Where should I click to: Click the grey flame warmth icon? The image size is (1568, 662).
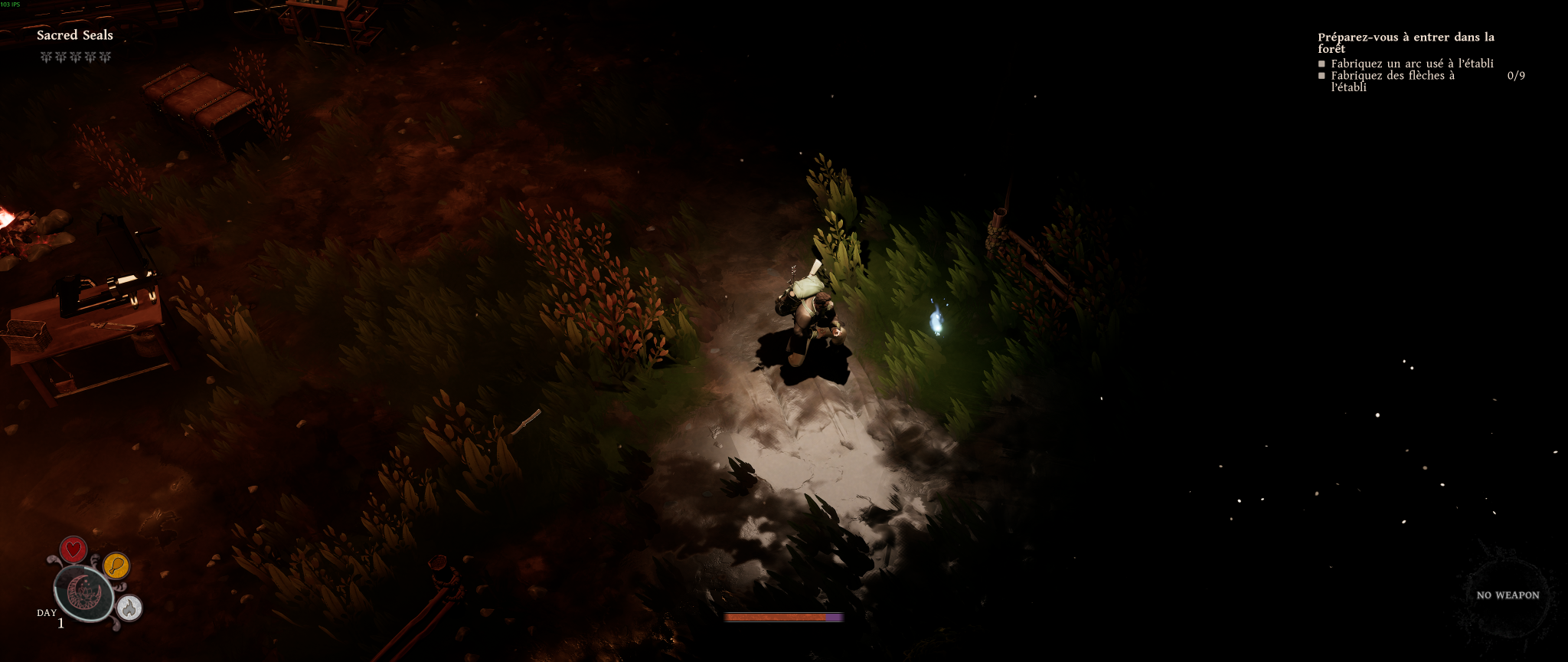(130, 608)
